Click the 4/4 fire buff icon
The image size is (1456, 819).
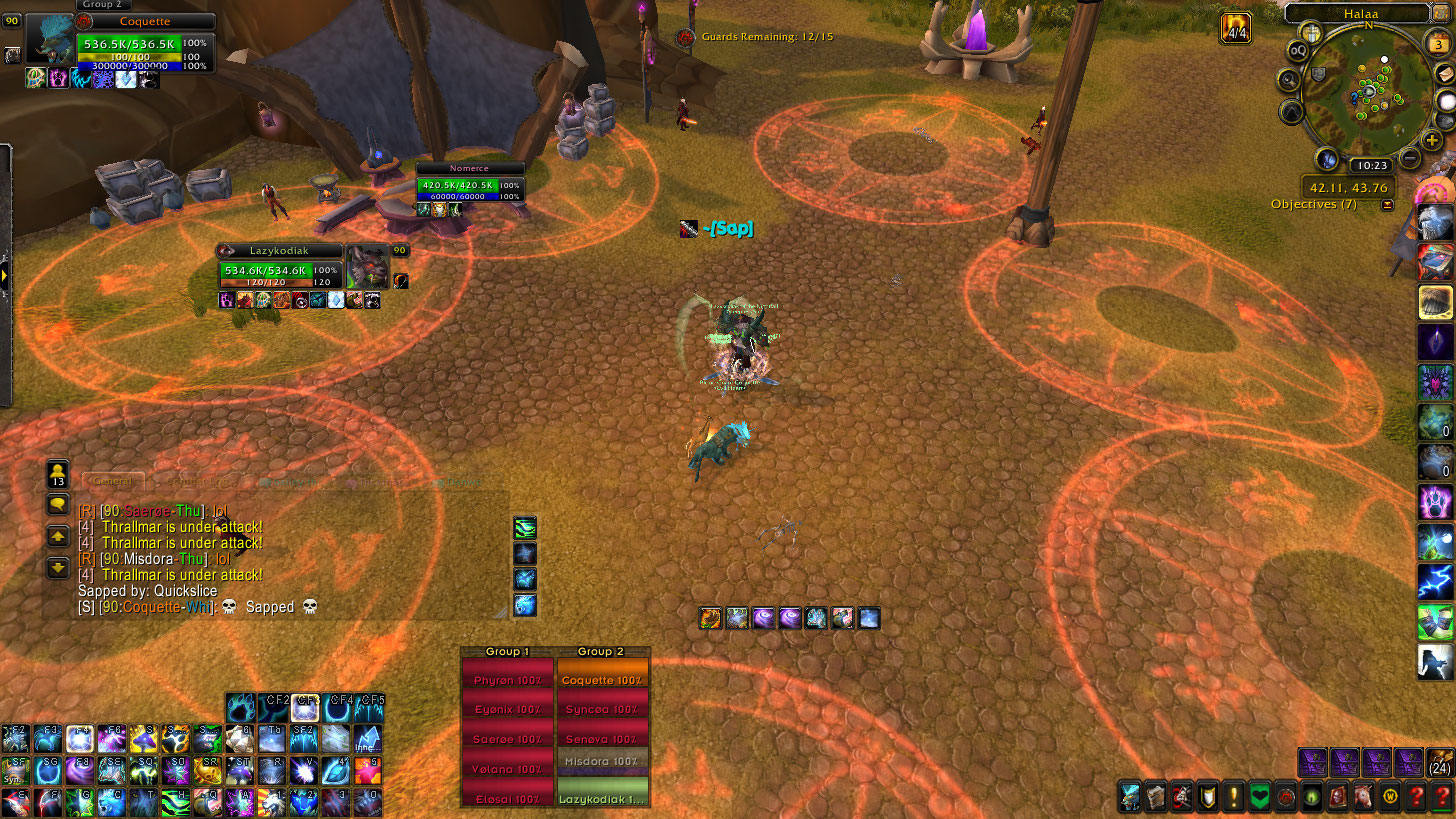click(1236, 28)
